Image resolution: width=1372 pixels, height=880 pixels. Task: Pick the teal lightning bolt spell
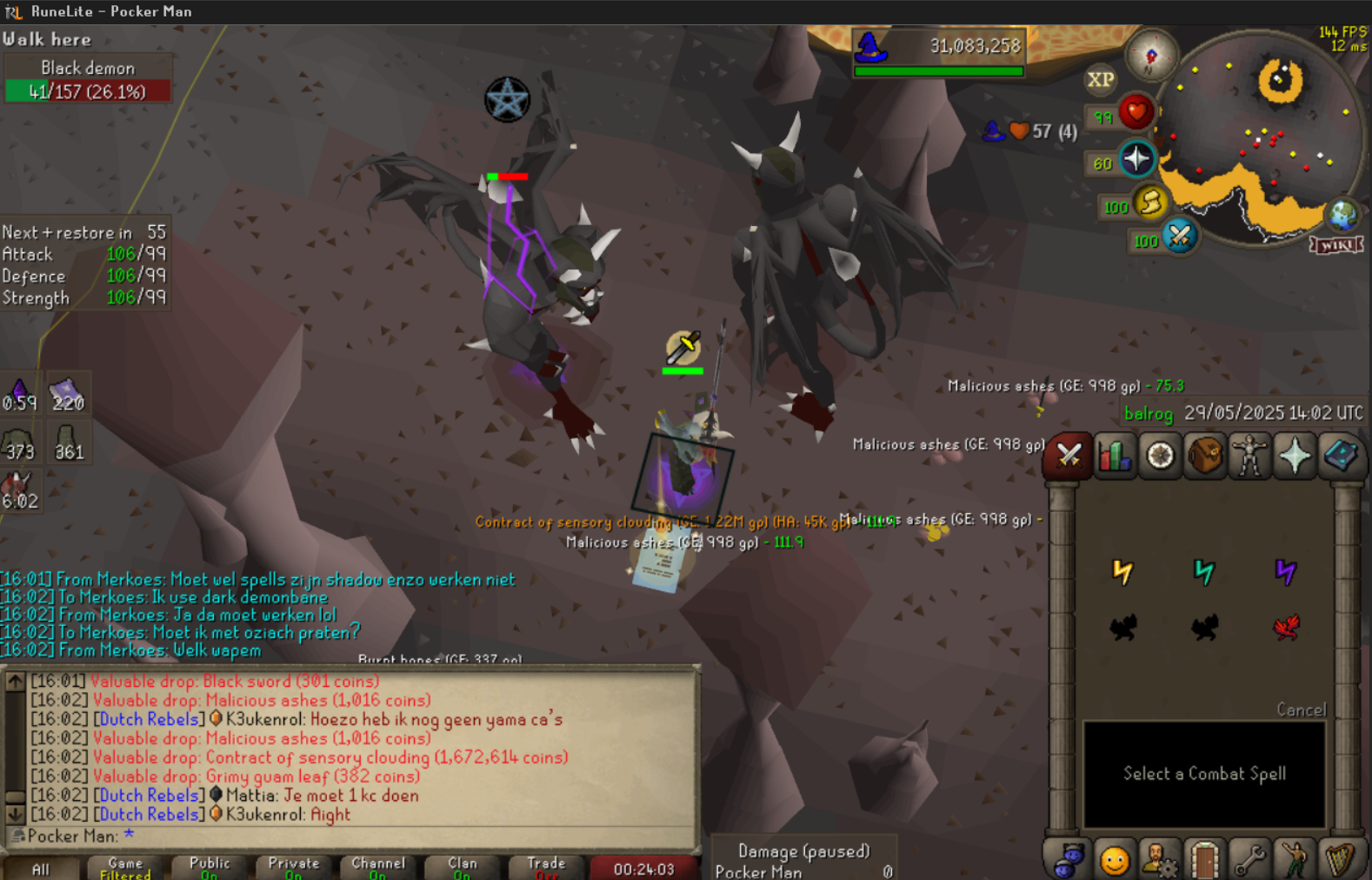1204,571
